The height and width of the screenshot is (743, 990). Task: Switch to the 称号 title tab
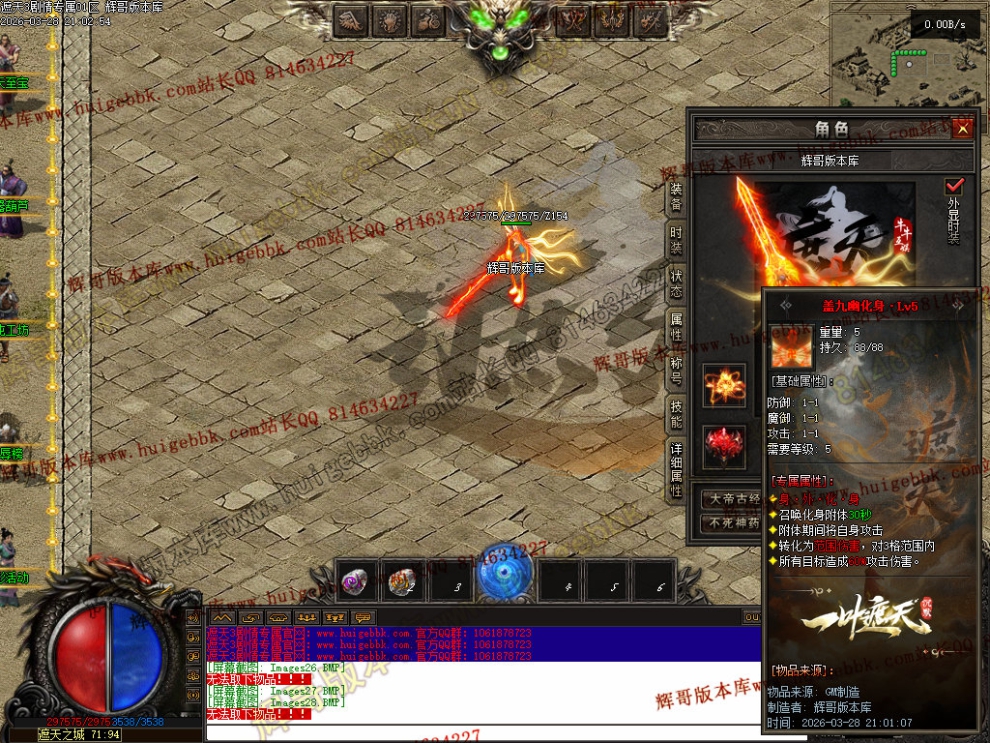677,369
